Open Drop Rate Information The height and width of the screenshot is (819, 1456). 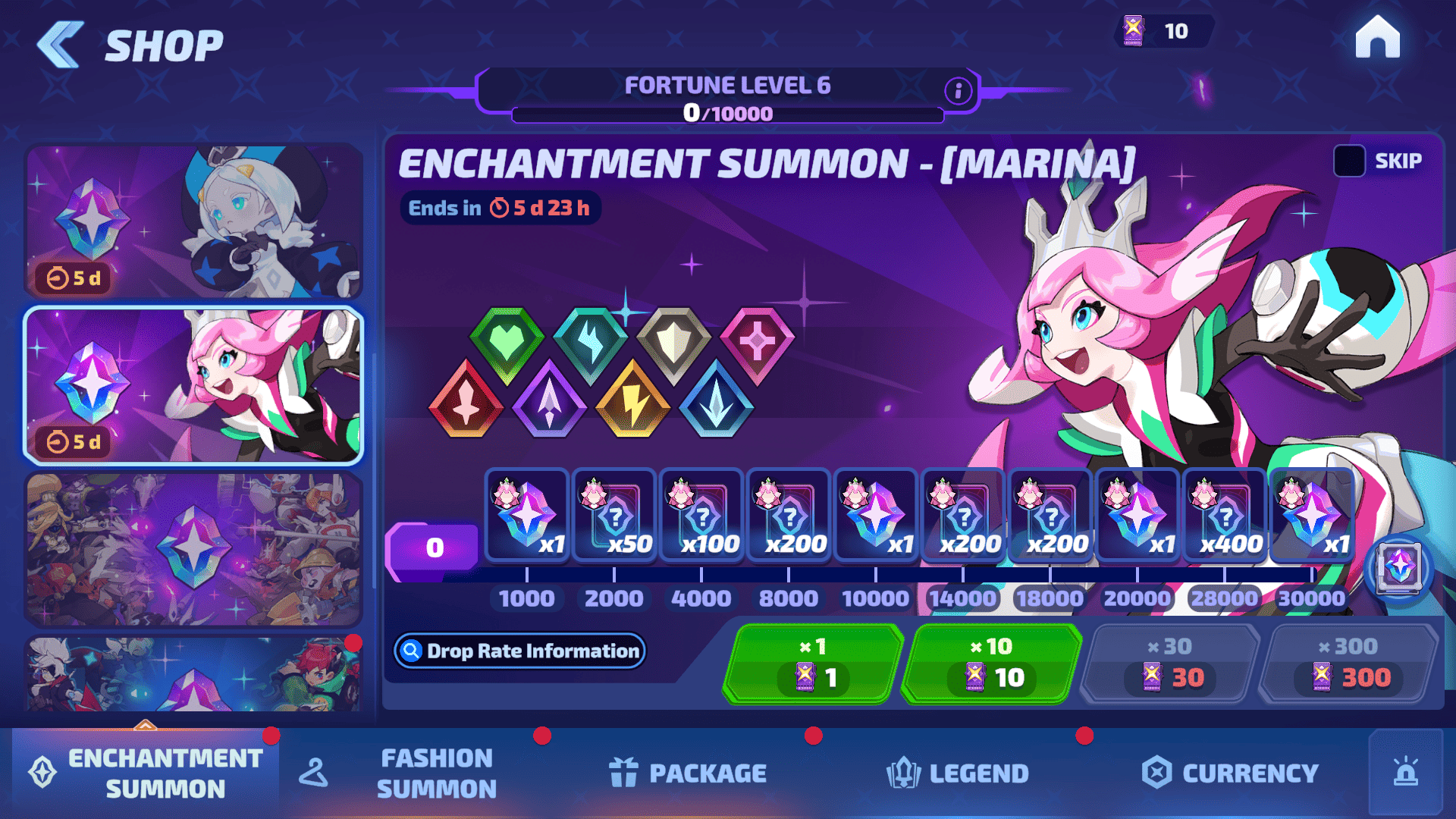pyautogui.click(x=520, y=651)
